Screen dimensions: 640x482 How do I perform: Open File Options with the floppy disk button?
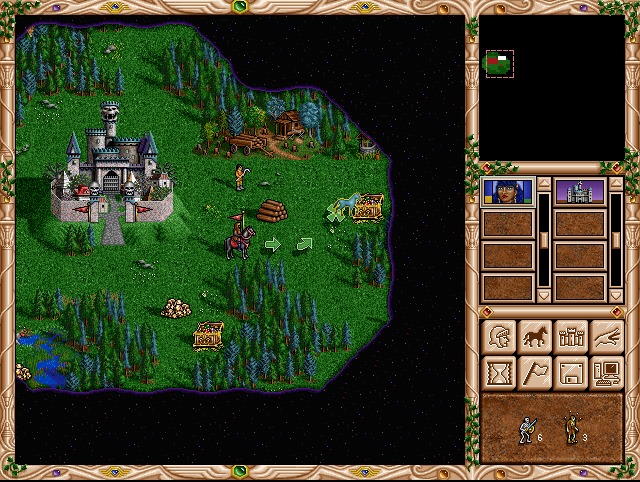coord(570,372)
